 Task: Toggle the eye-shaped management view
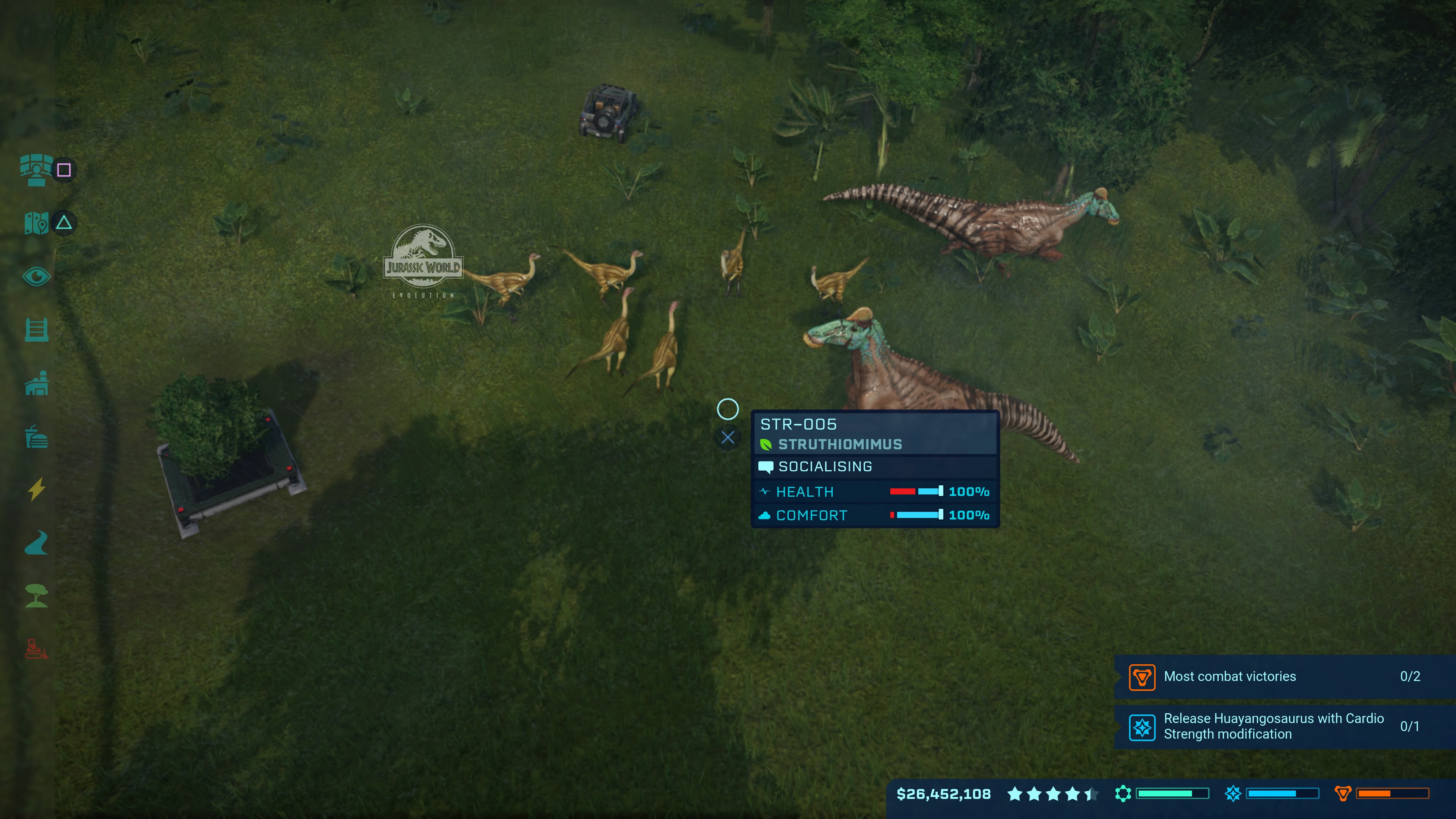point(36,276)
